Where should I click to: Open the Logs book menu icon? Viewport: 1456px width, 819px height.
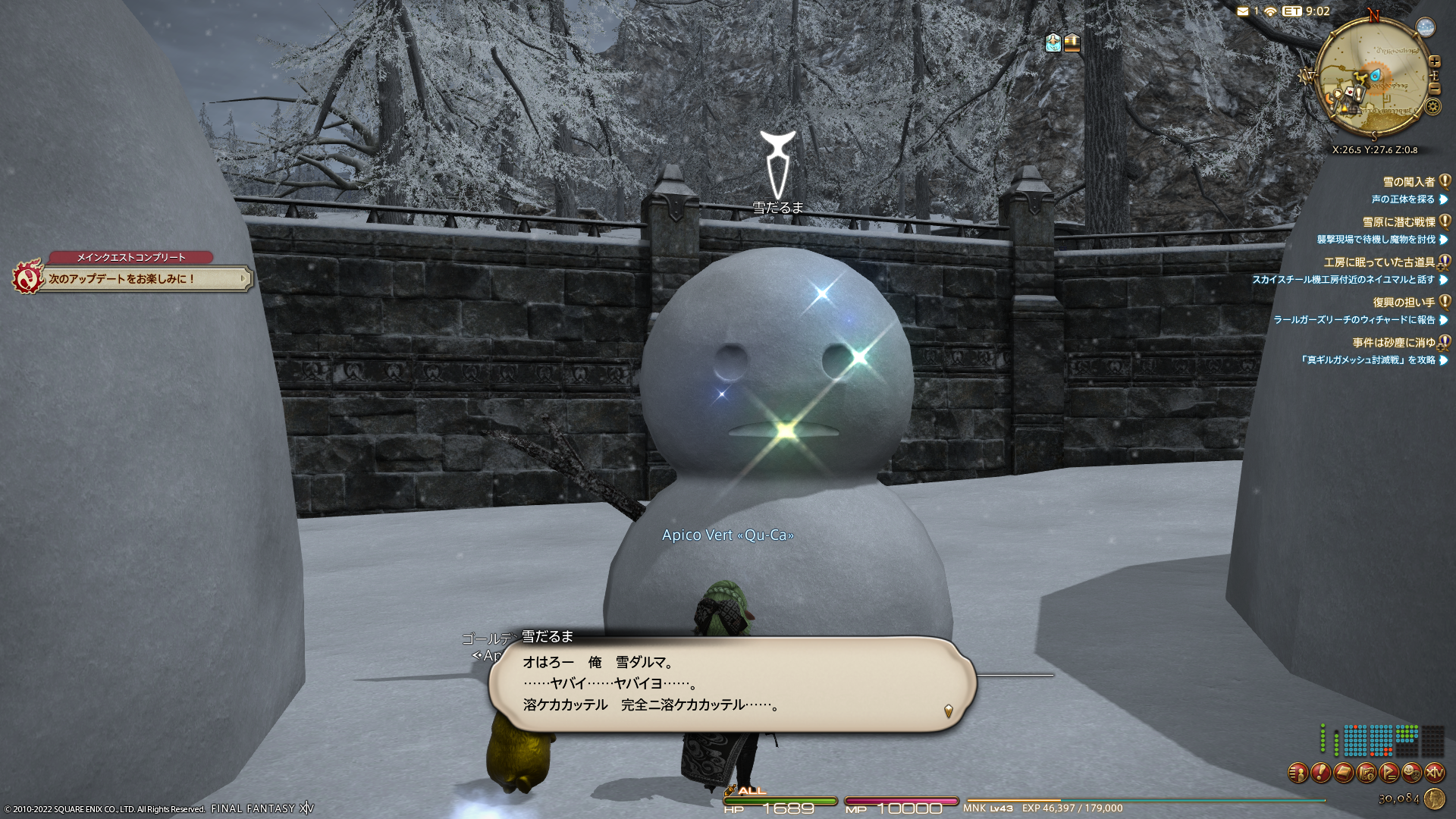click(x=1344, y=773)
